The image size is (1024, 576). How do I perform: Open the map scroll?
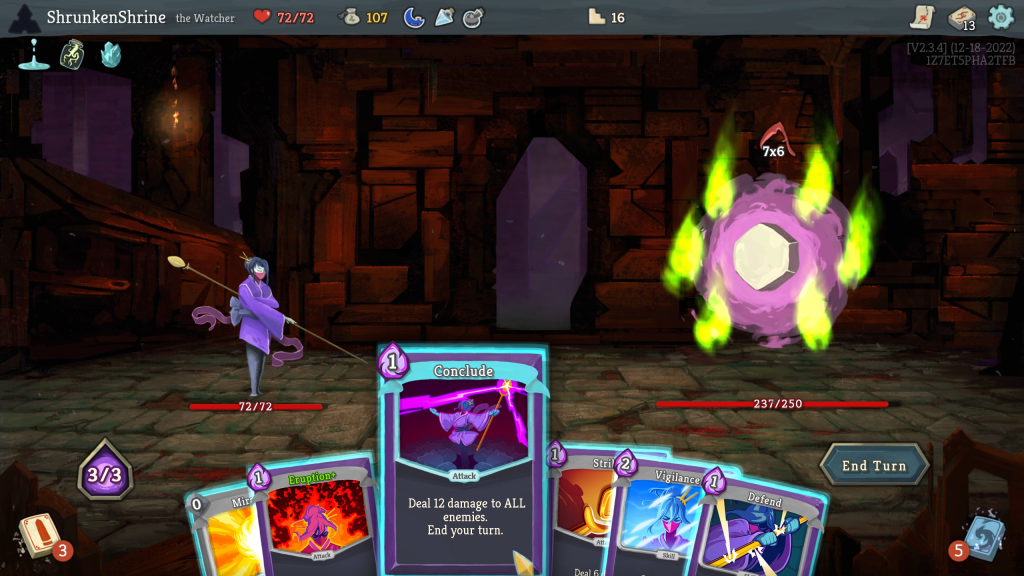point(922,17)
